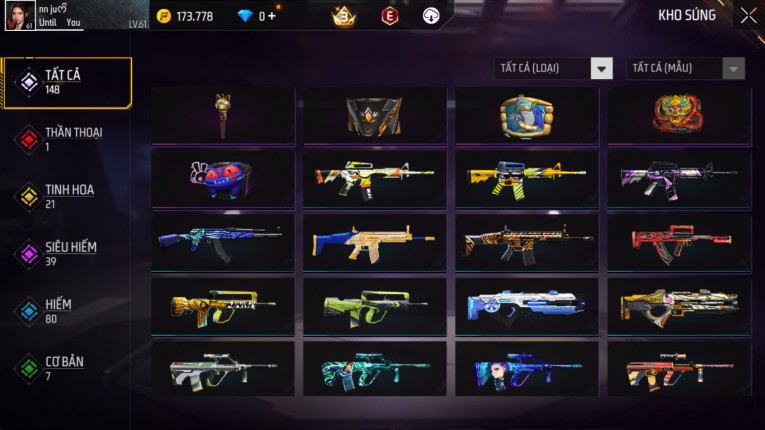The image size is (765, 430).
Task: Select the winged emblem backpack skin
Action: pos(375,115)
